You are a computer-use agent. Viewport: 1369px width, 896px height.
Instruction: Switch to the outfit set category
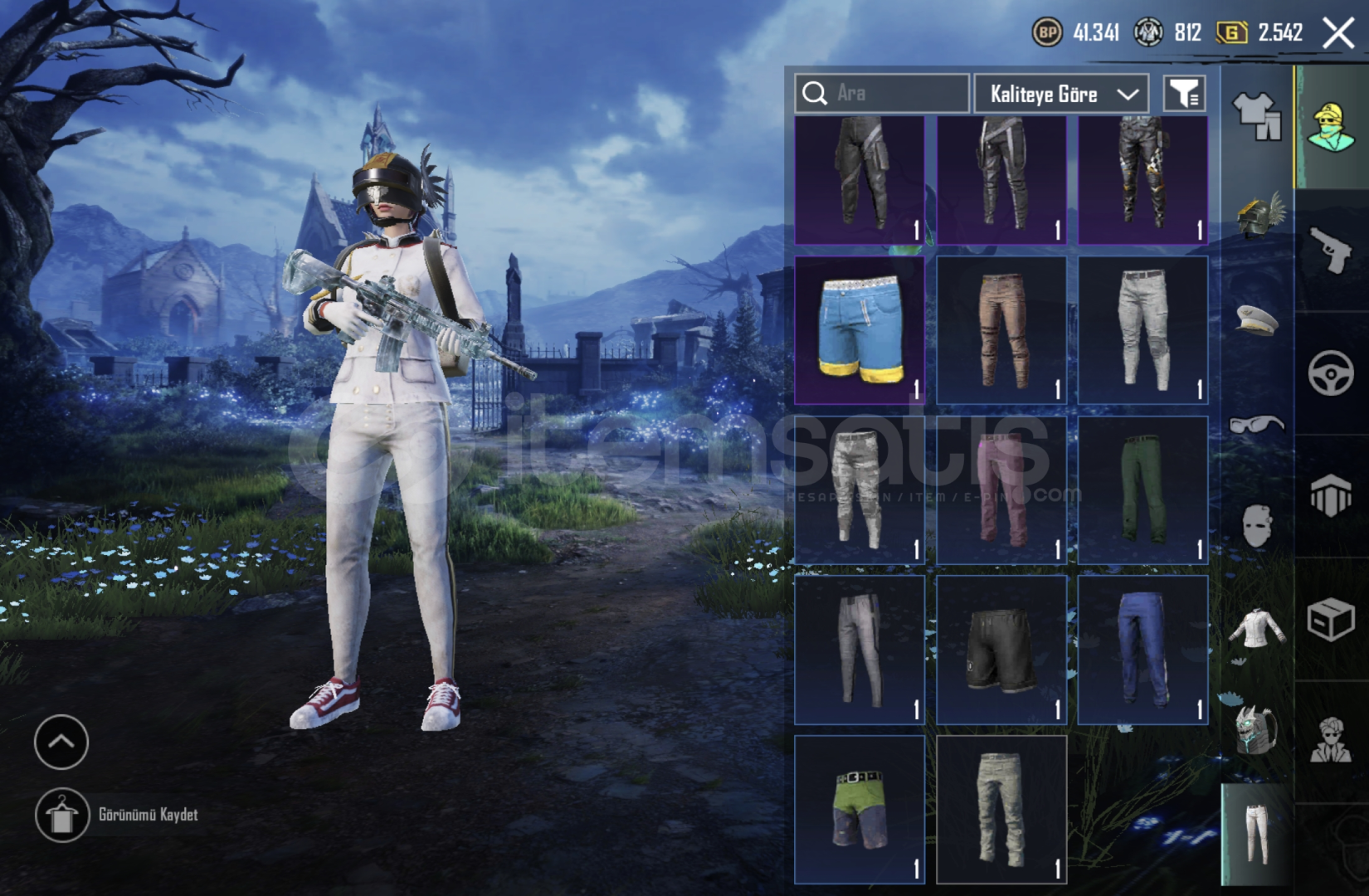(x=1257, y=116)
